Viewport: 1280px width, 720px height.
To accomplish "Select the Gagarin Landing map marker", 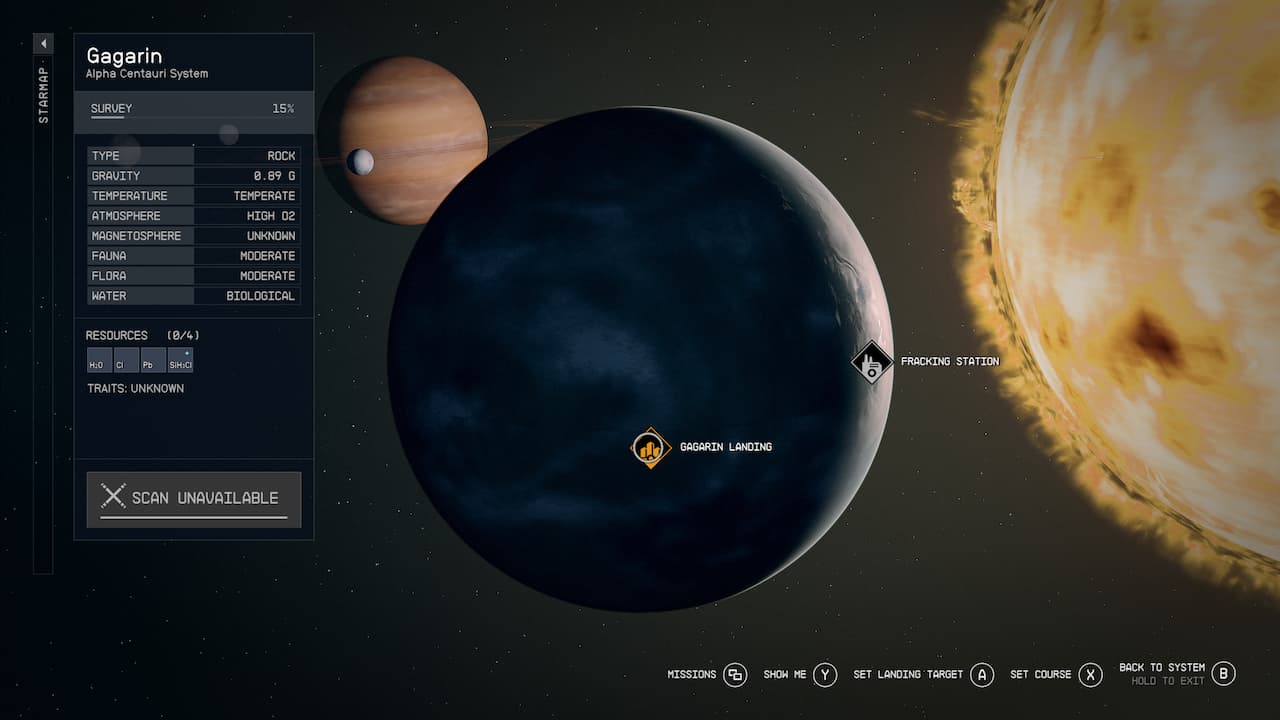I will (x=650, y=448).
